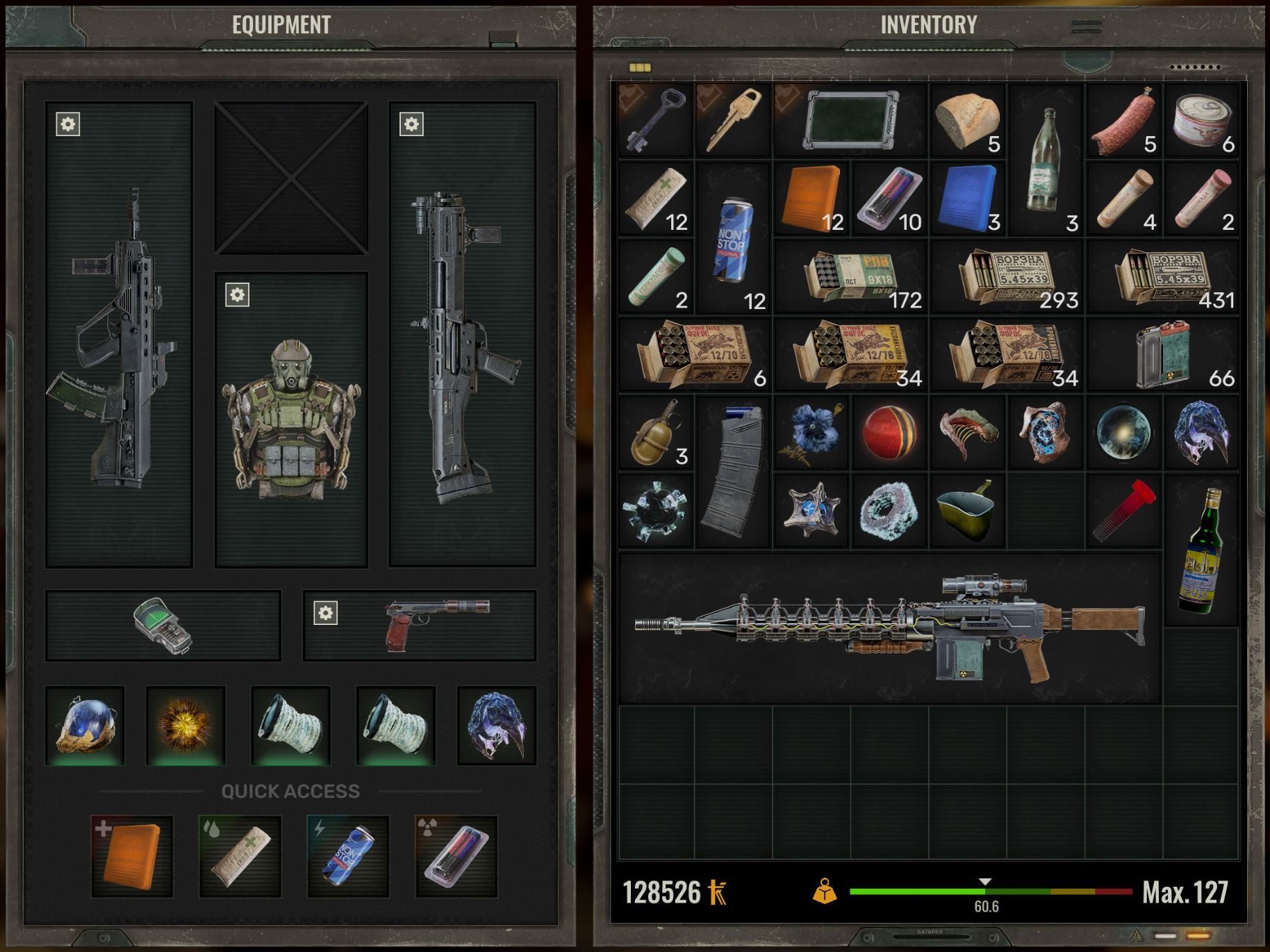Screen dimensions: 1270x952
Task: Select the bread loaf stack in inventory
Action: (x=968, y=122)
